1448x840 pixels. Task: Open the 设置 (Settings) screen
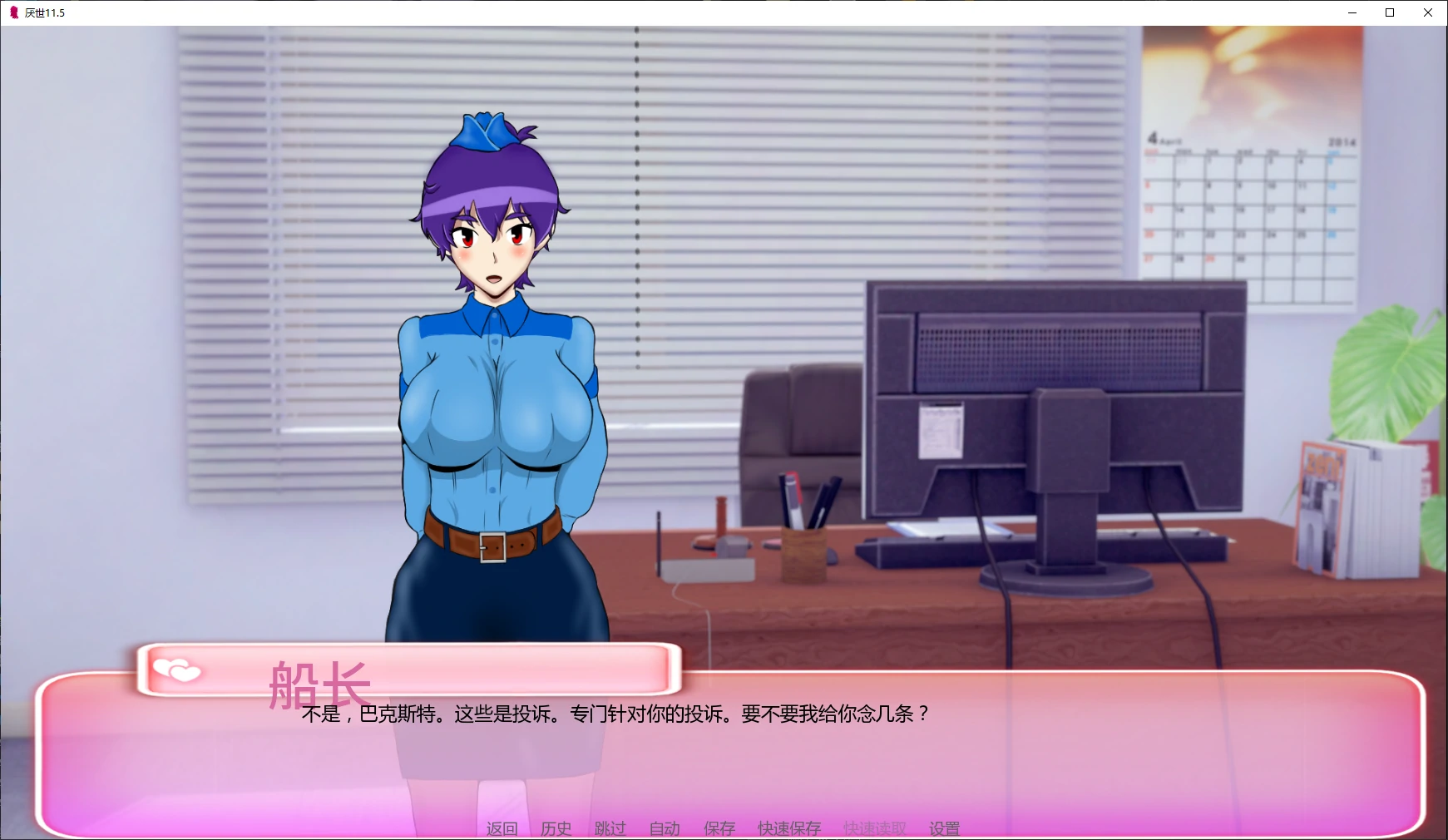pyautogui.click(x=943, y=828)
